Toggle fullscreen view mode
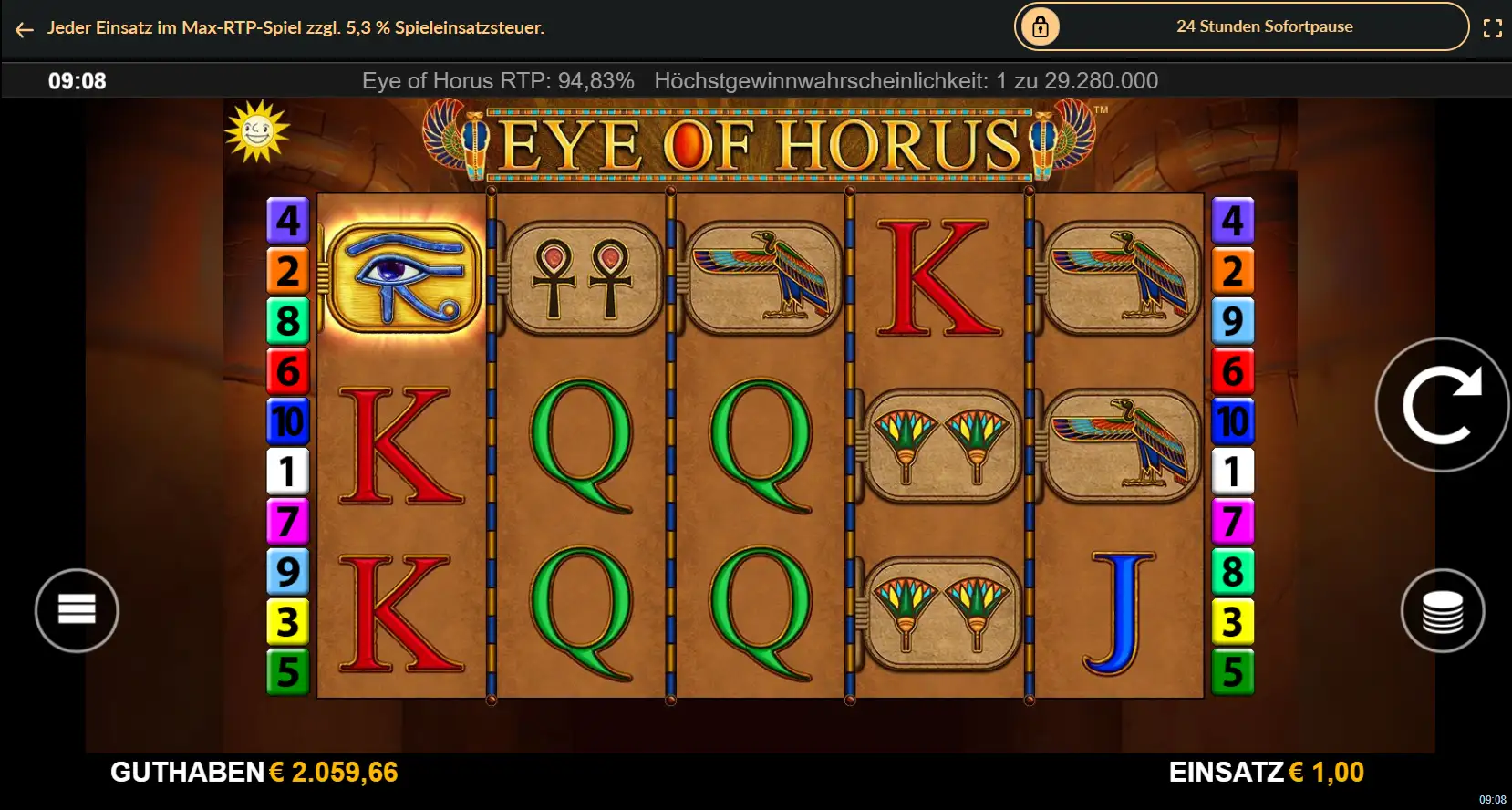 click(1493, 27)
